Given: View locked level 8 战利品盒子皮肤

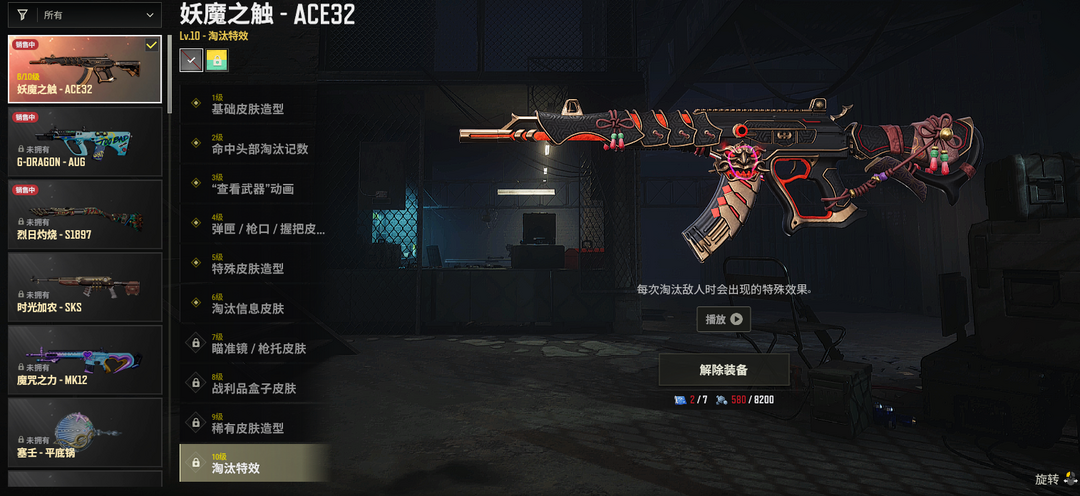Looking at the screenshot, I should pyautogui.click(x=254, y=384).
